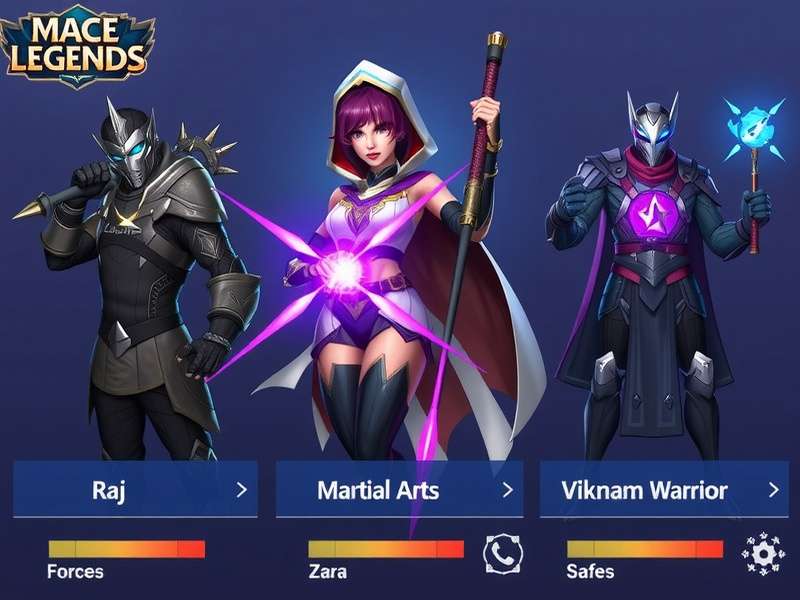800x600 pixels.
Task: Open the Viknam Warrior entry
Action: pyautogui.click(x=661, y=489)
